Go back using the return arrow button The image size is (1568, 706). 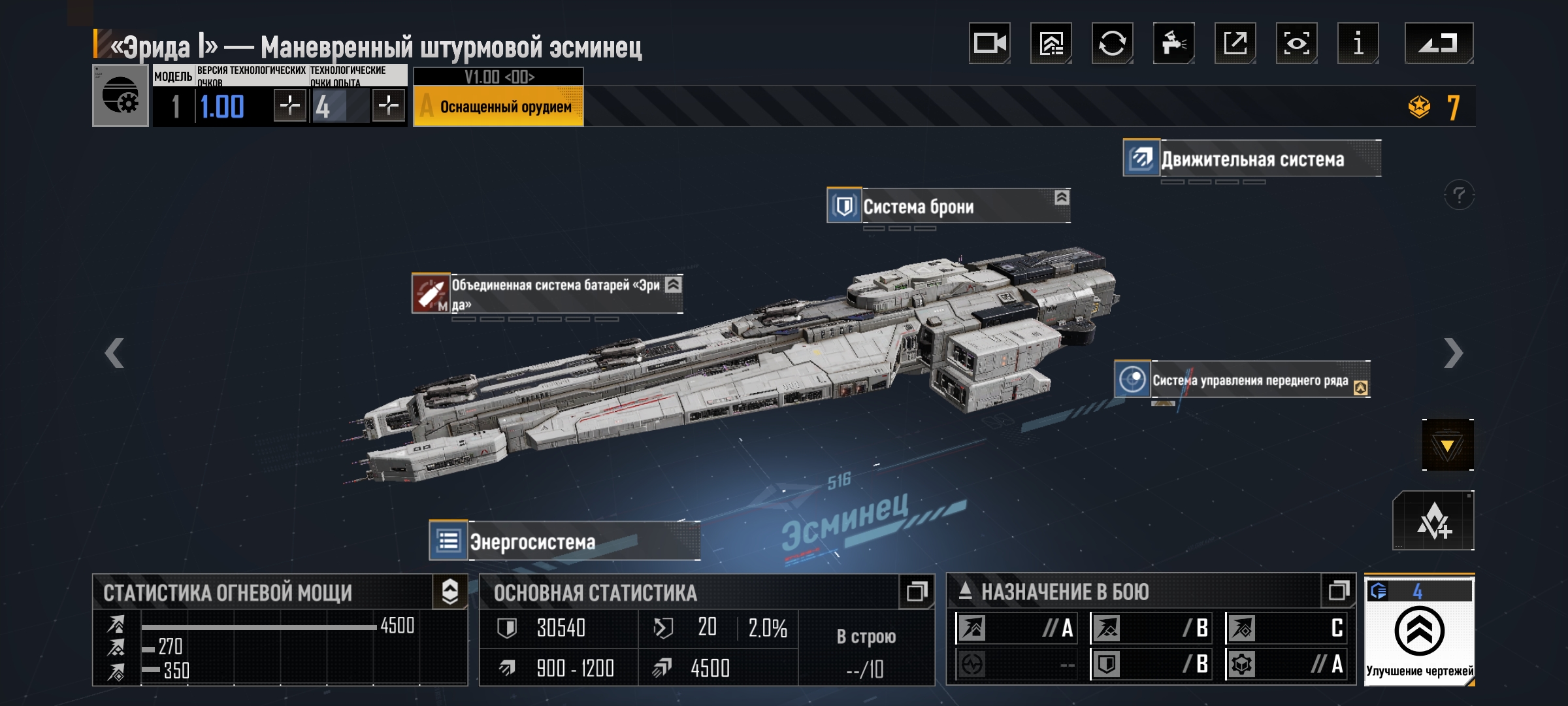[1439, 44]
